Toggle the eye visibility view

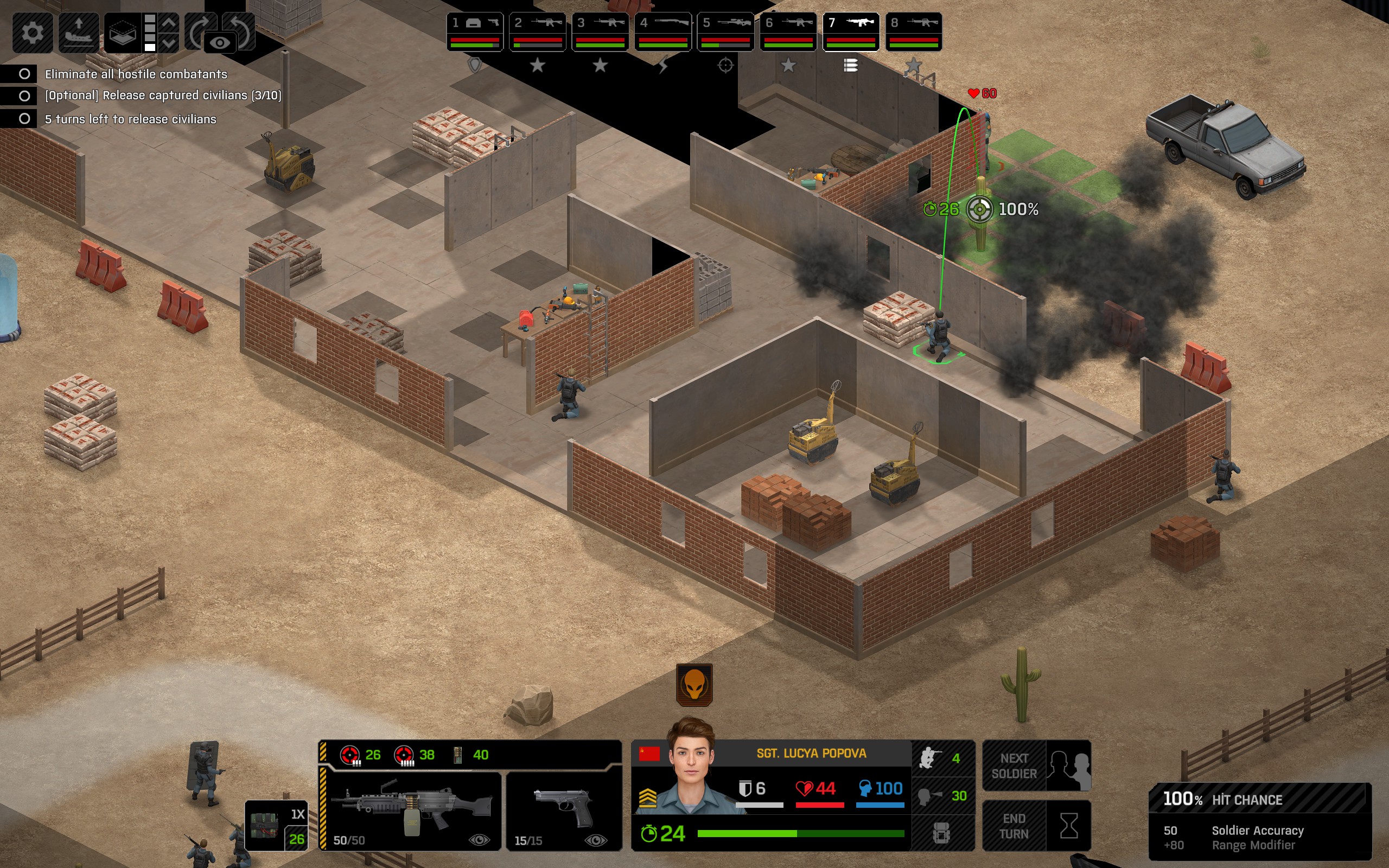click(x=219, y=43)
